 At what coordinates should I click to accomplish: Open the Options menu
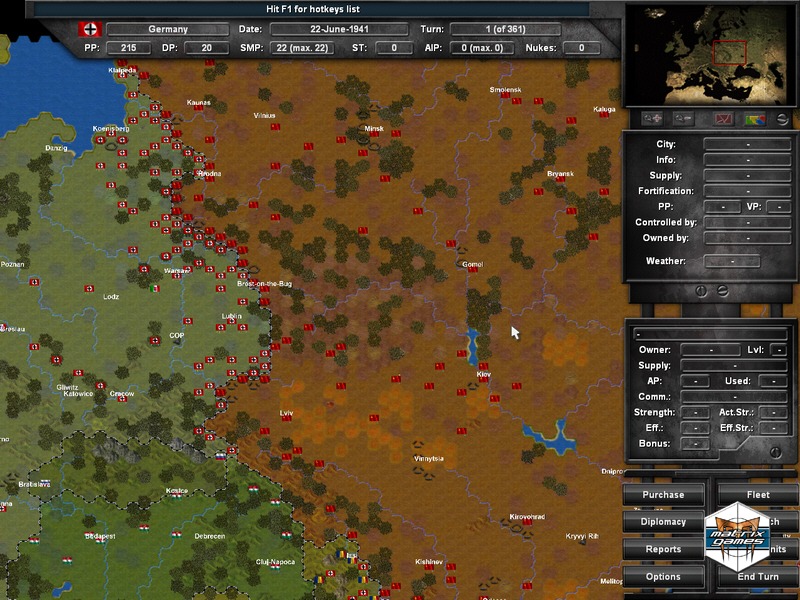663,576
